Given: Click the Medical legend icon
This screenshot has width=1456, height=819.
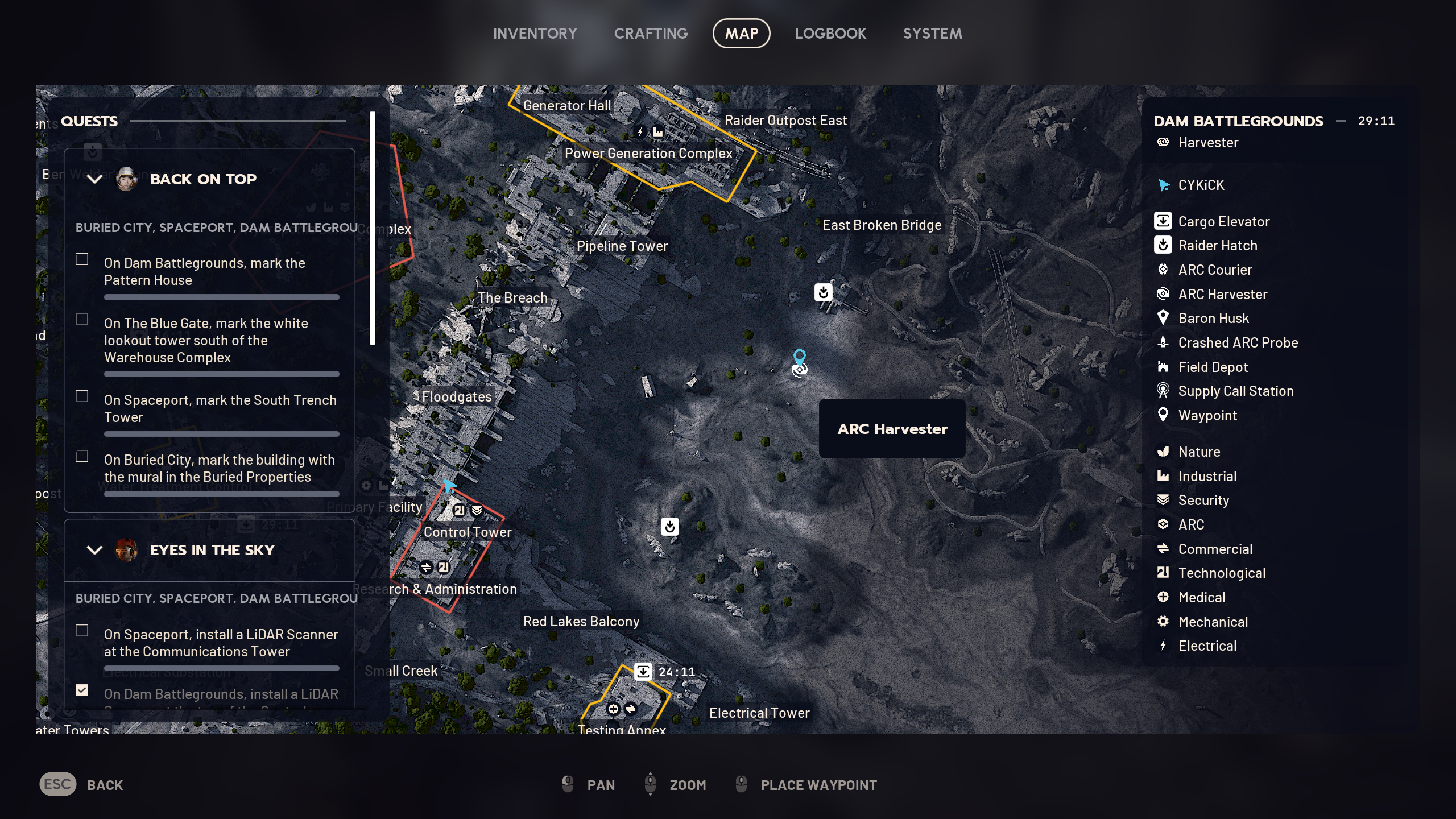Looking at the screenshot, I should tap(1164, 597).
